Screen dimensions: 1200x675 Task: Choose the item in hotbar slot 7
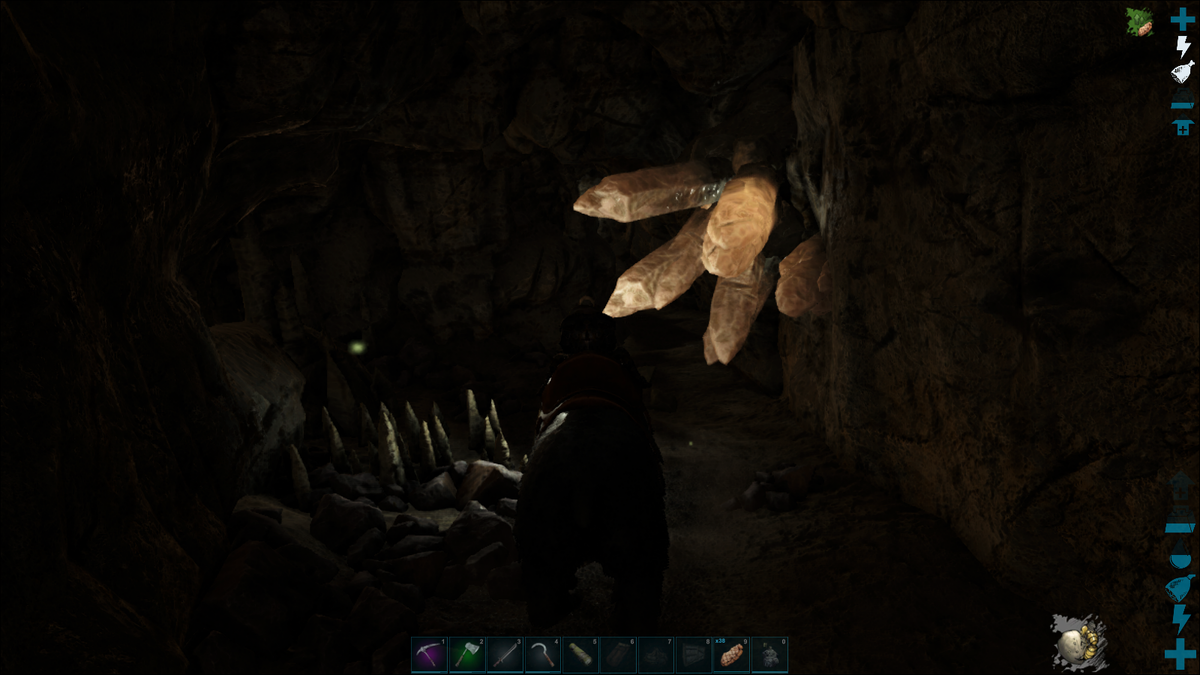656,655
